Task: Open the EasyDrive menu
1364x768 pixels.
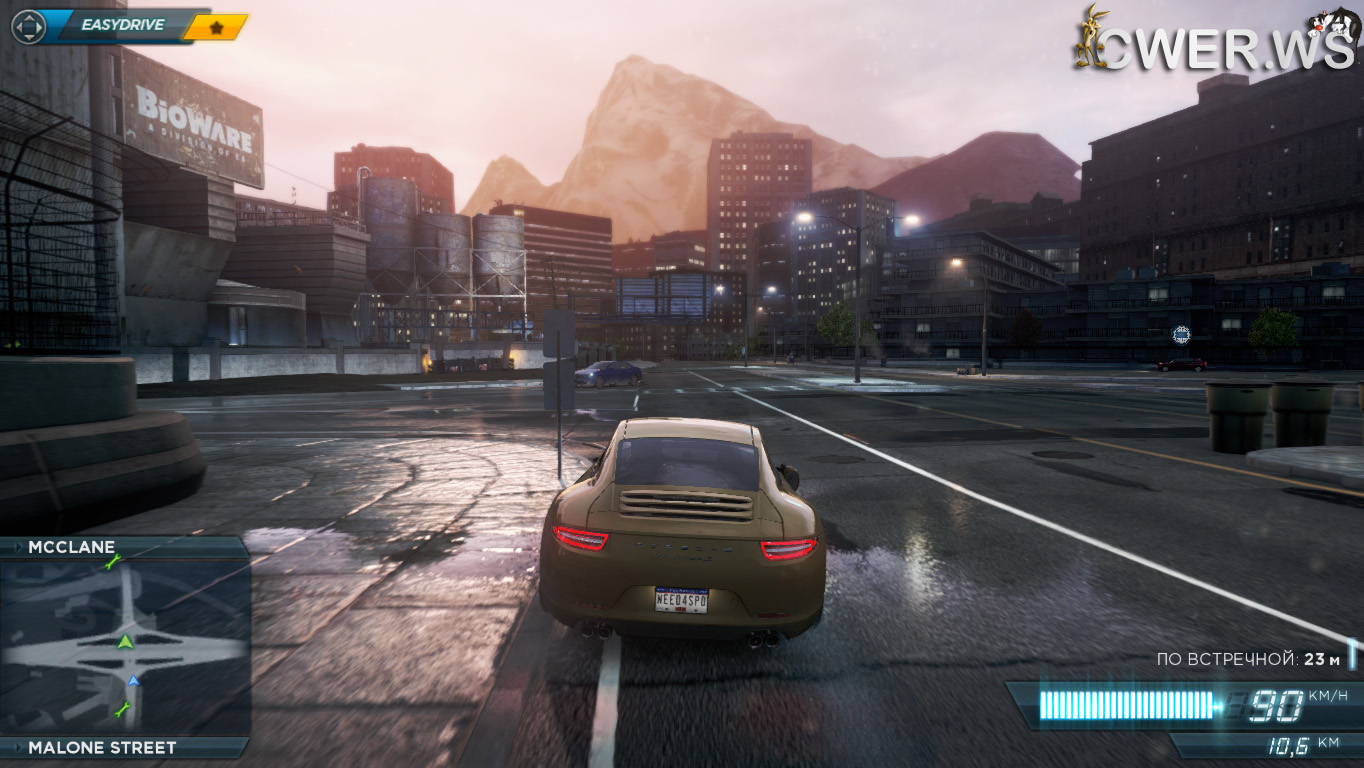Action: click(122, 25)
